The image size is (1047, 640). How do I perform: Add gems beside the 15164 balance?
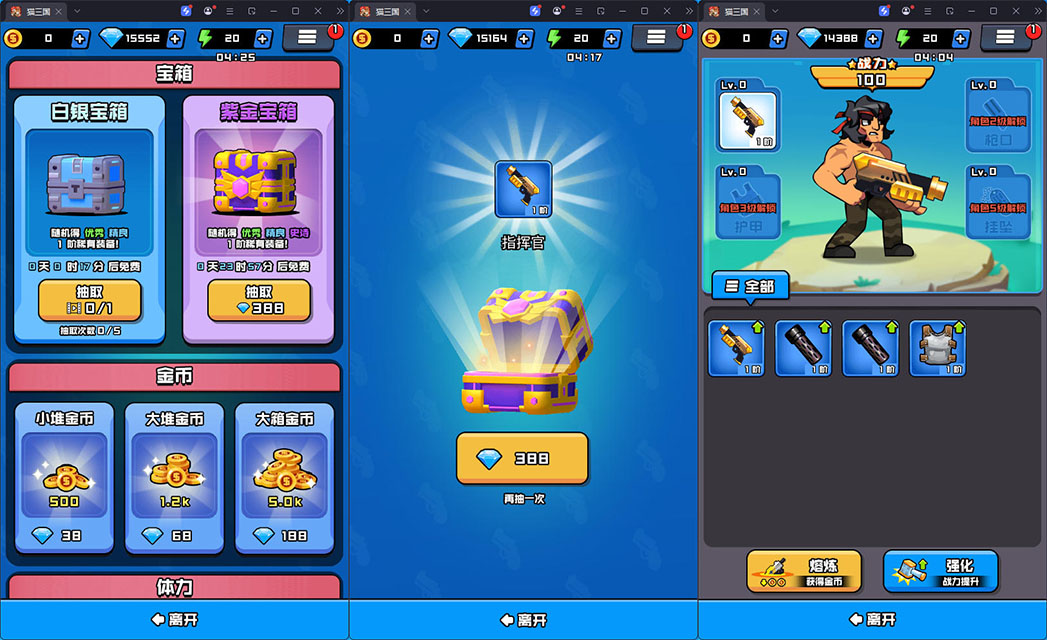click(526, 38)
